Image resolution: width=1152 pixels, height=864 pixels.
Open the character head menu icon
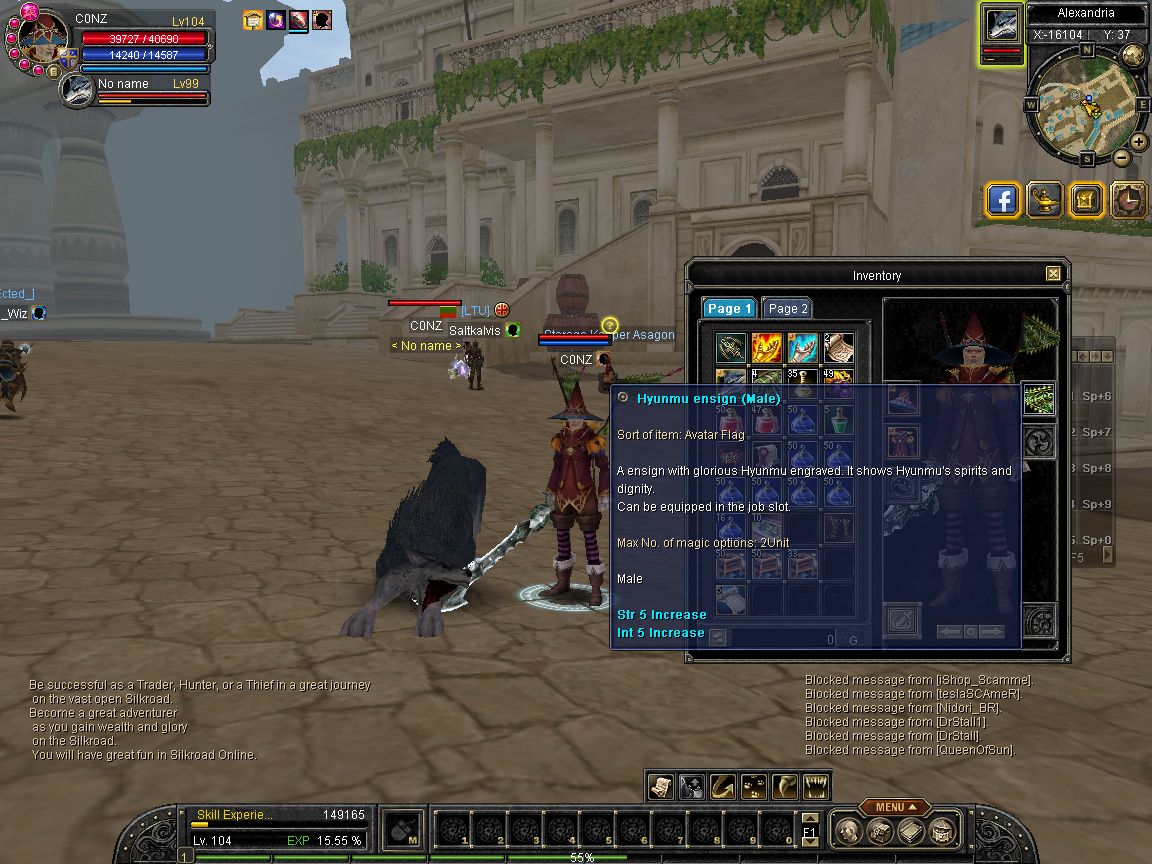click(x=848, y=831)
